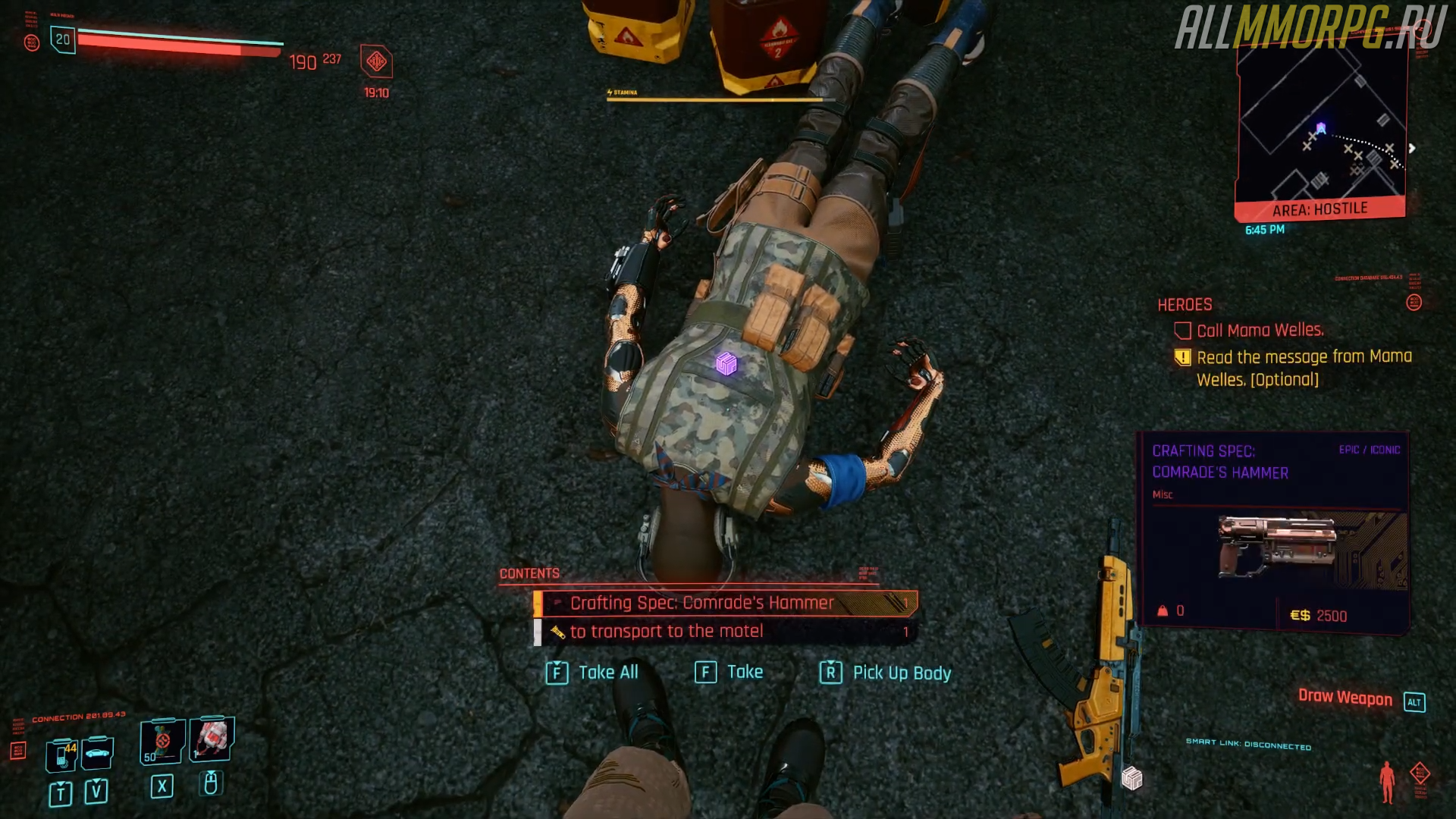The image size is (1456, 819).
Task: Choose the "to transport to the motel" item
Action: [x=724, y=632]
